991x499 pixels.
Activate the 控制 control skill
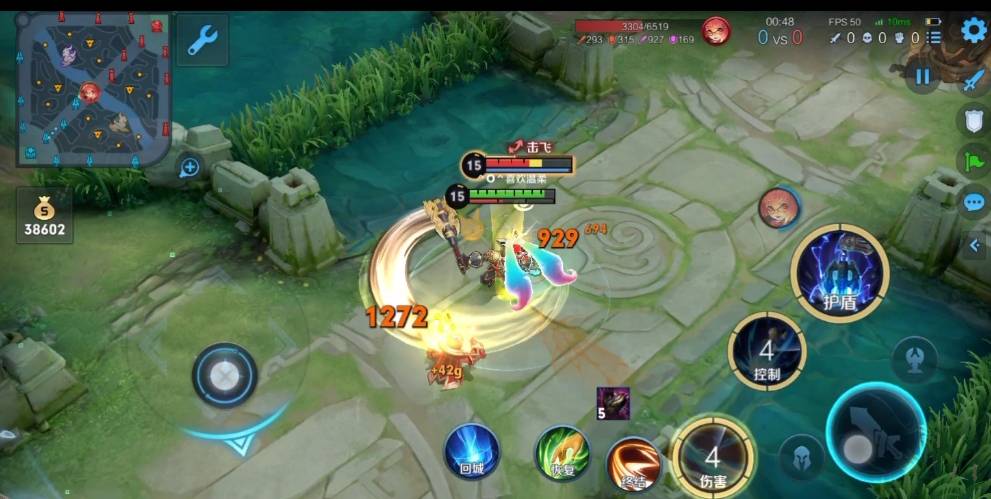tap(767, 351)
